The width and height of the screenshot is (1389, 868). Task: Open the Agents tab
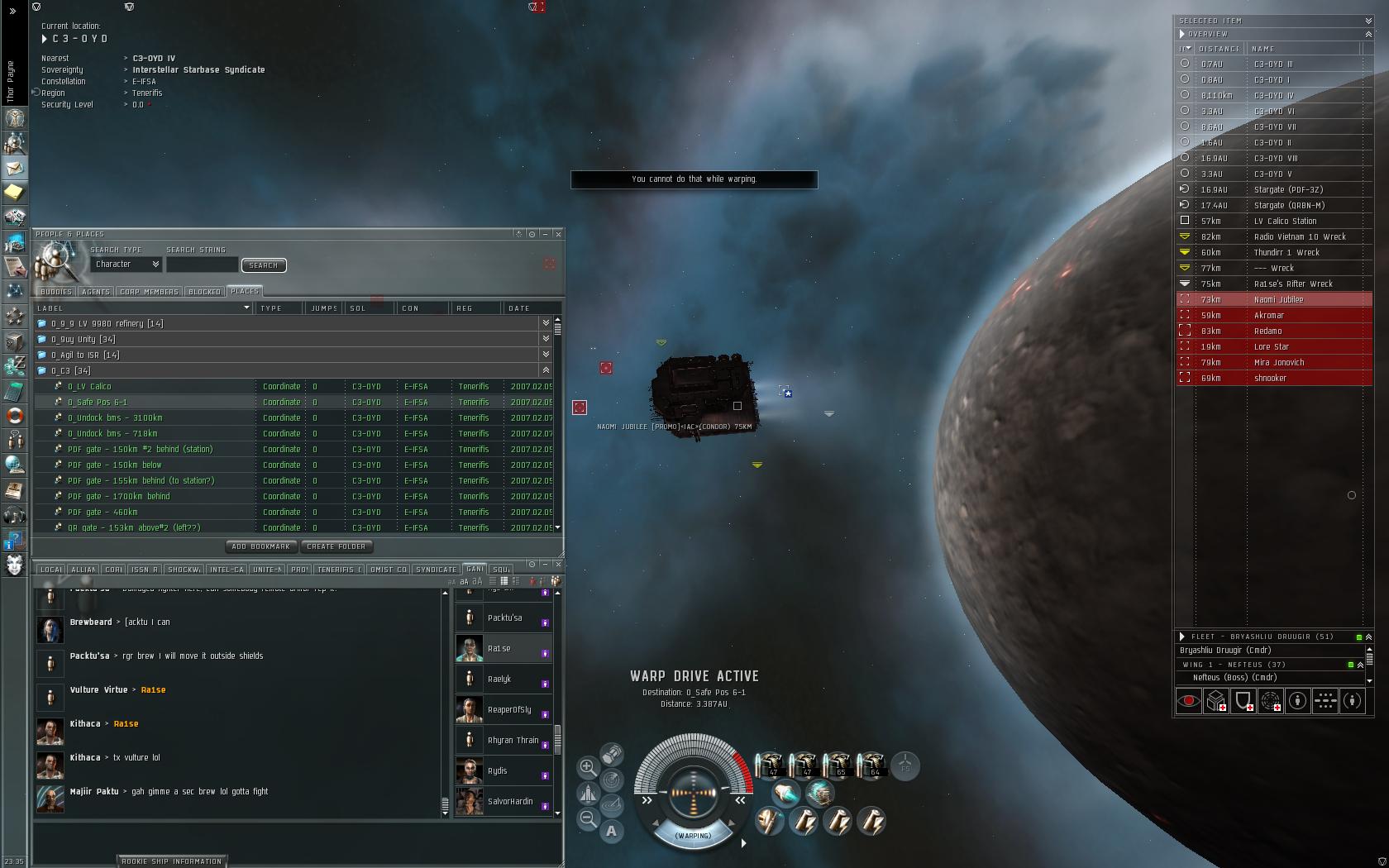(96, 292)
